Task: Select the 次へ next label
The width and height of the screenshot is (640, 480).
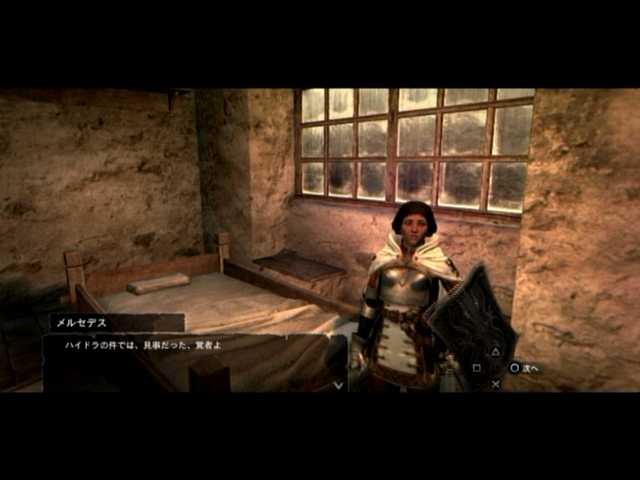Action: point(531,368)
